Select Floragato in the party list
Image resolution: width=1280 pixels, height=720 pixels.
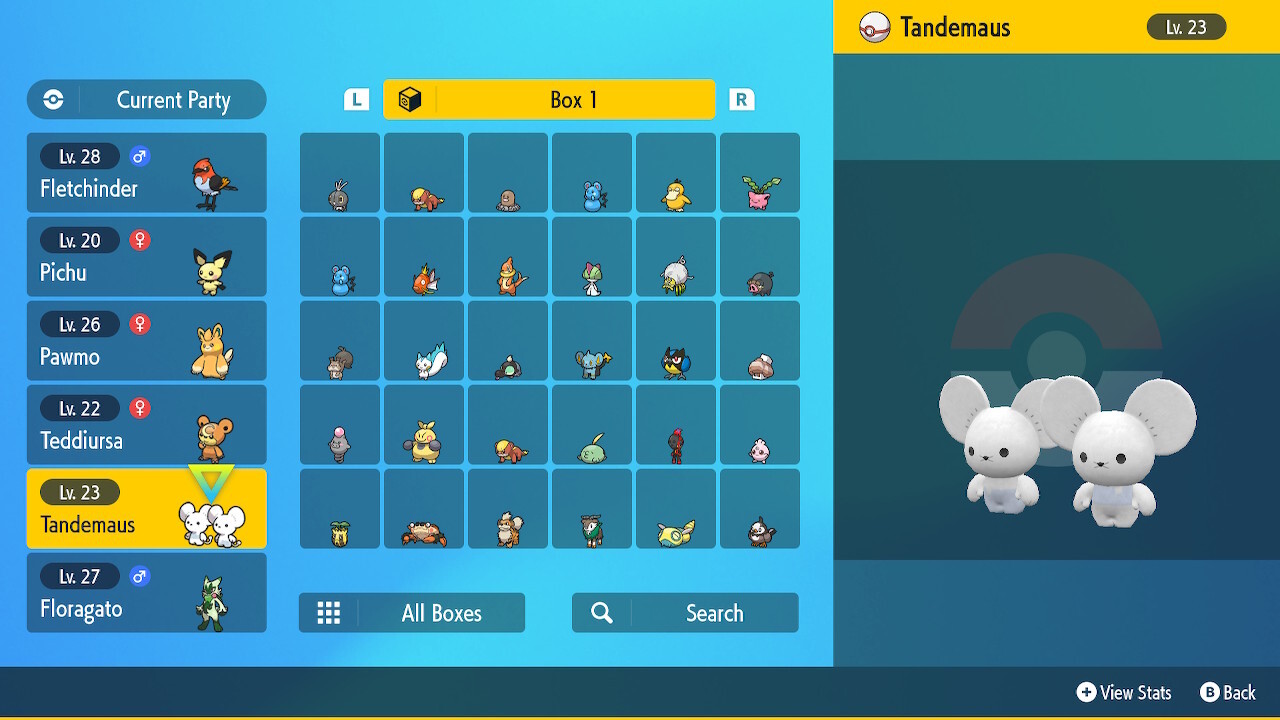[x=146, y=592]
